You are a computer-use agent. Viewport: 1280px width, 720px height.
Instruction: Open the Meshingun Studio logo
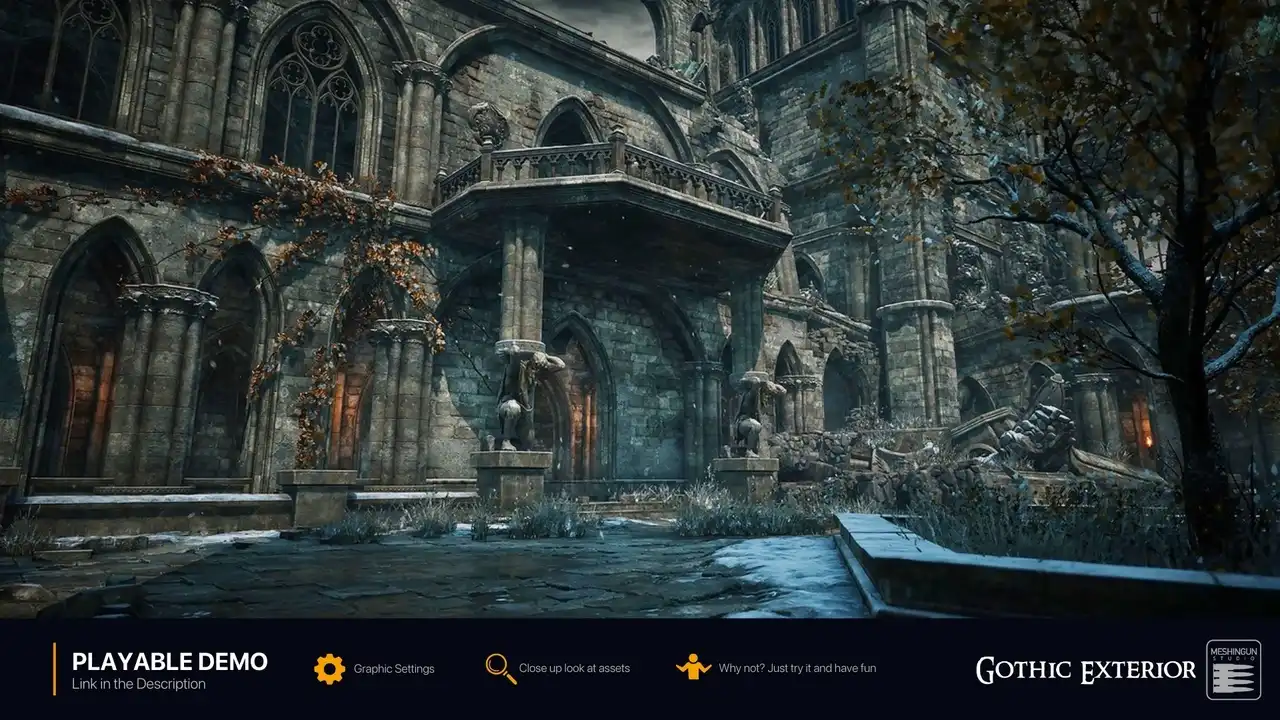tap(1233, 669)
